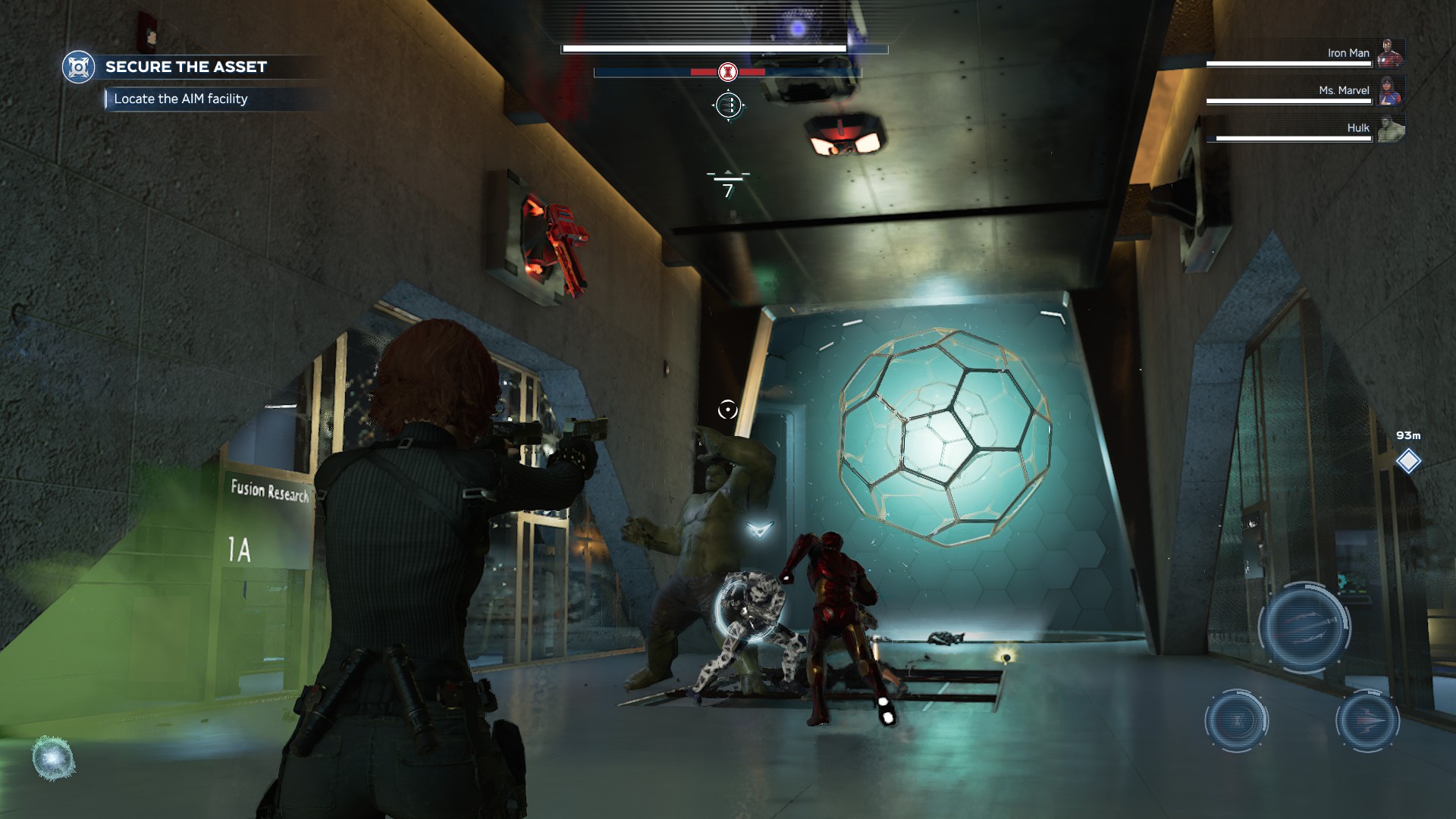Open the Secure the Asset objective tracker

[x=186, y=67]
